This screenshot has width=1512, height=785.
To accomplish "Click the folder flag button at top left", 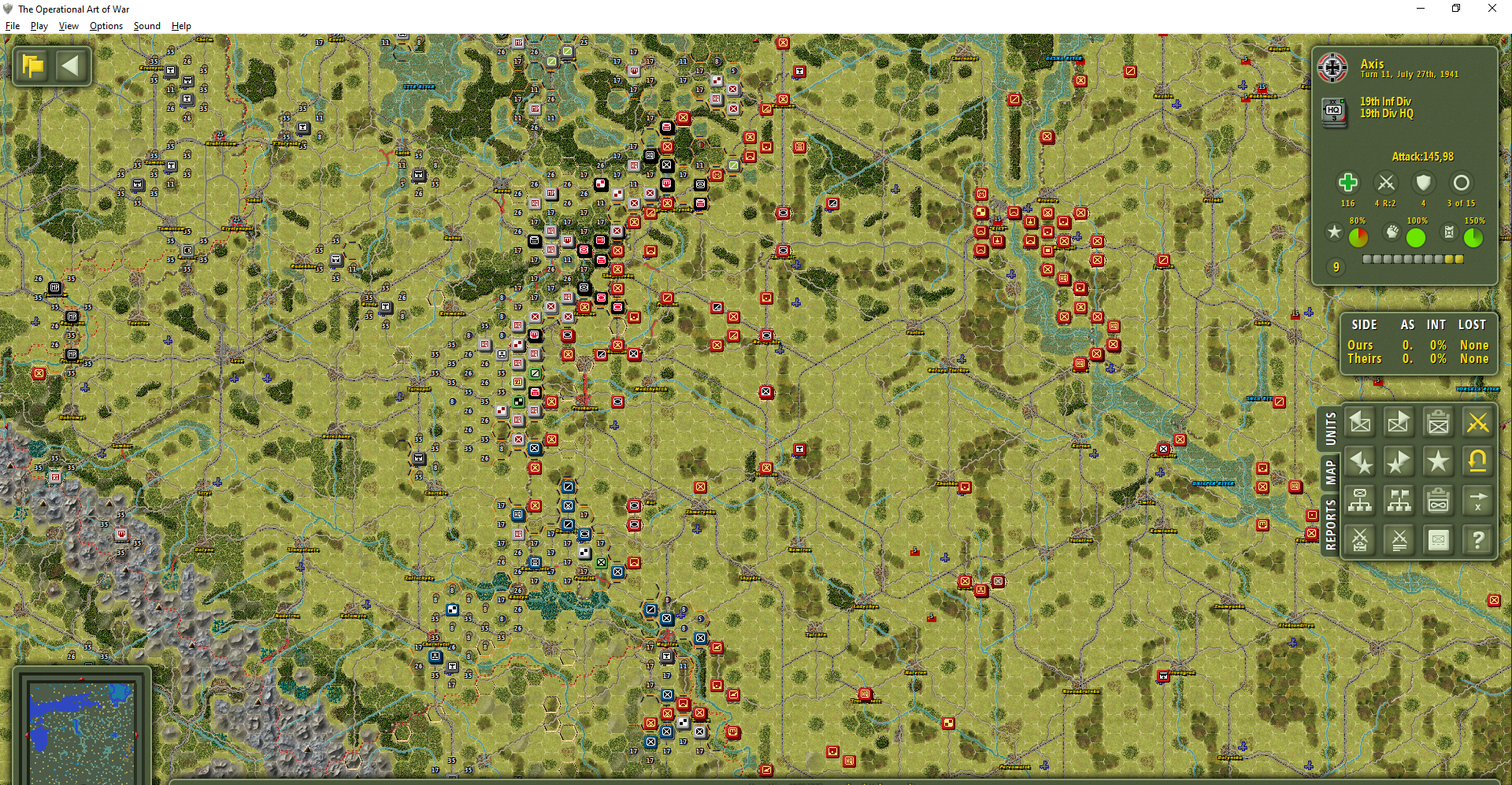I will point(32,65).
